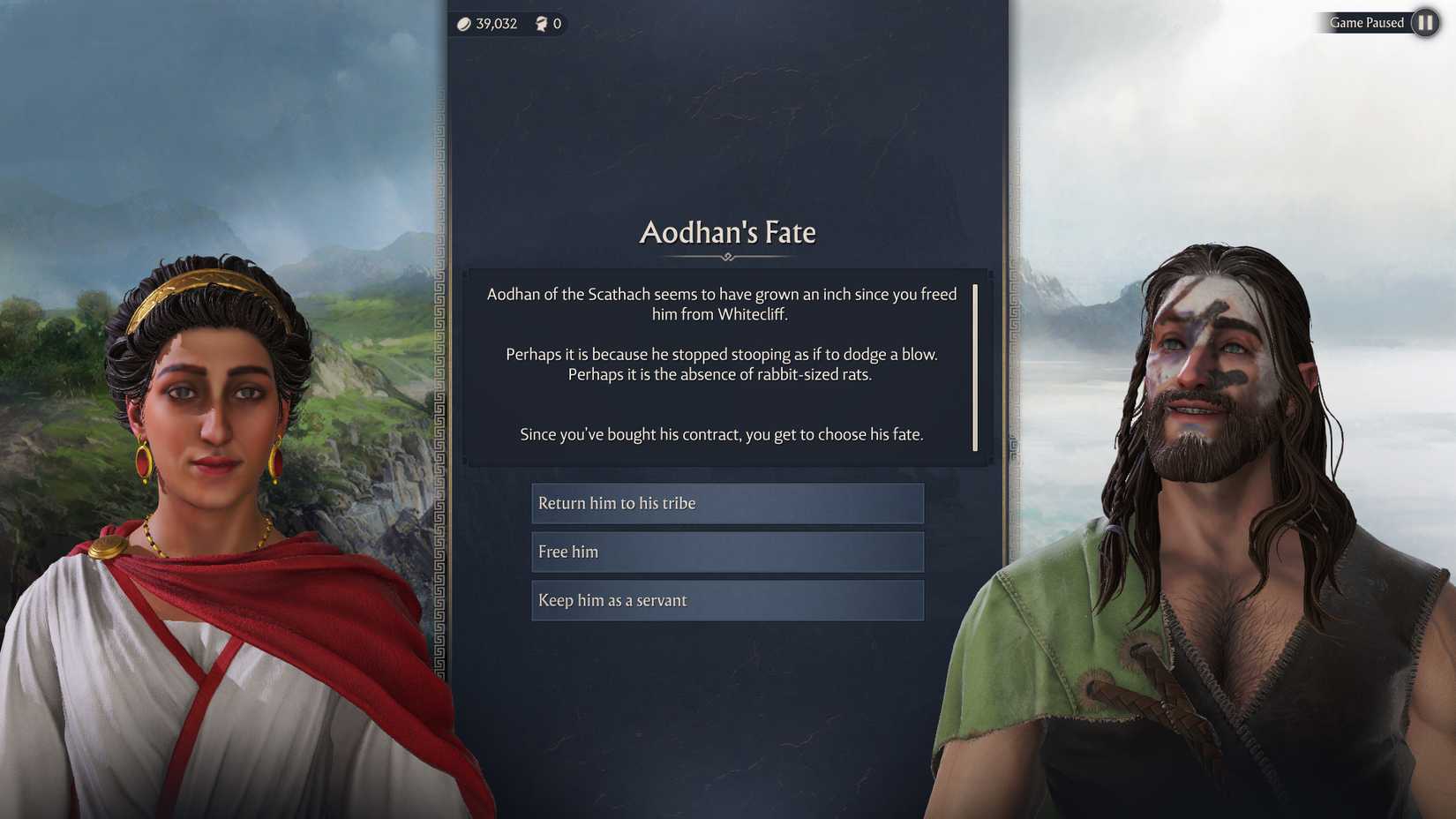This screenshot has height=819, width=1456.
Task: Choose the "Free him" option
Action: (x=725, y=552)
